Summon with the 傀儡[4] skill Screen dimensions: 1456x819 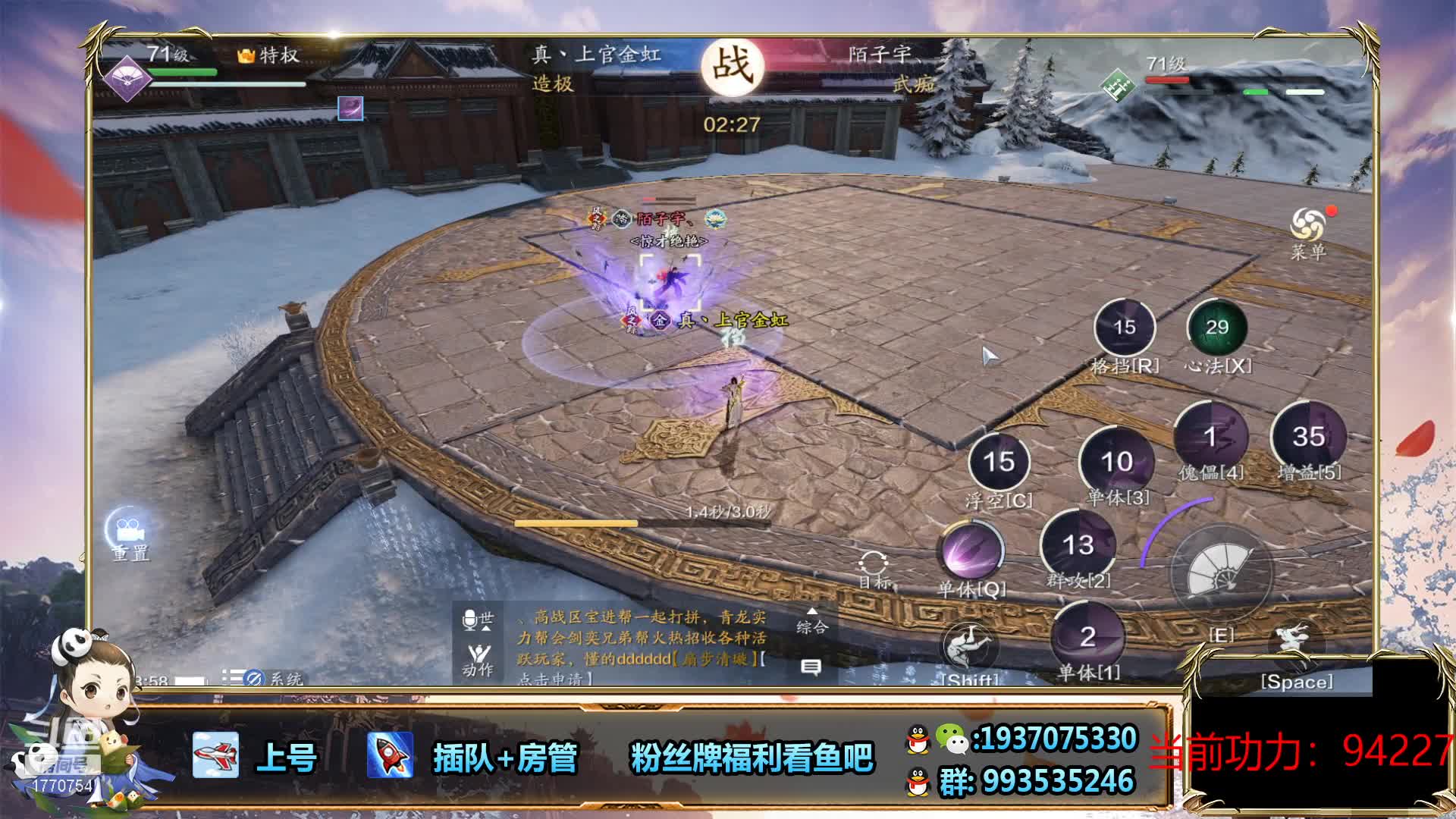(x=1210, y=437)
